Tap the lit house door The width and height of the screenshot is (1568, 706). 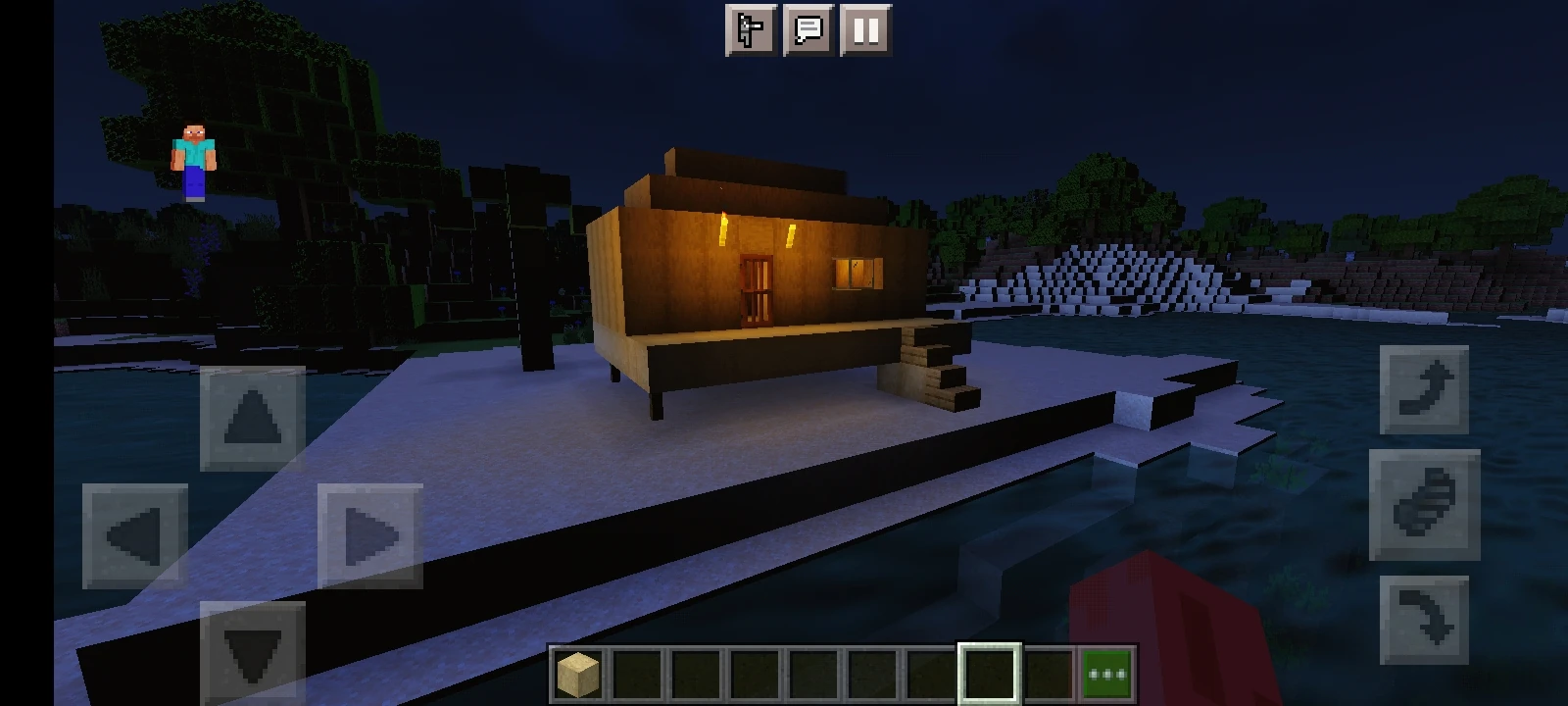[755, 289]
